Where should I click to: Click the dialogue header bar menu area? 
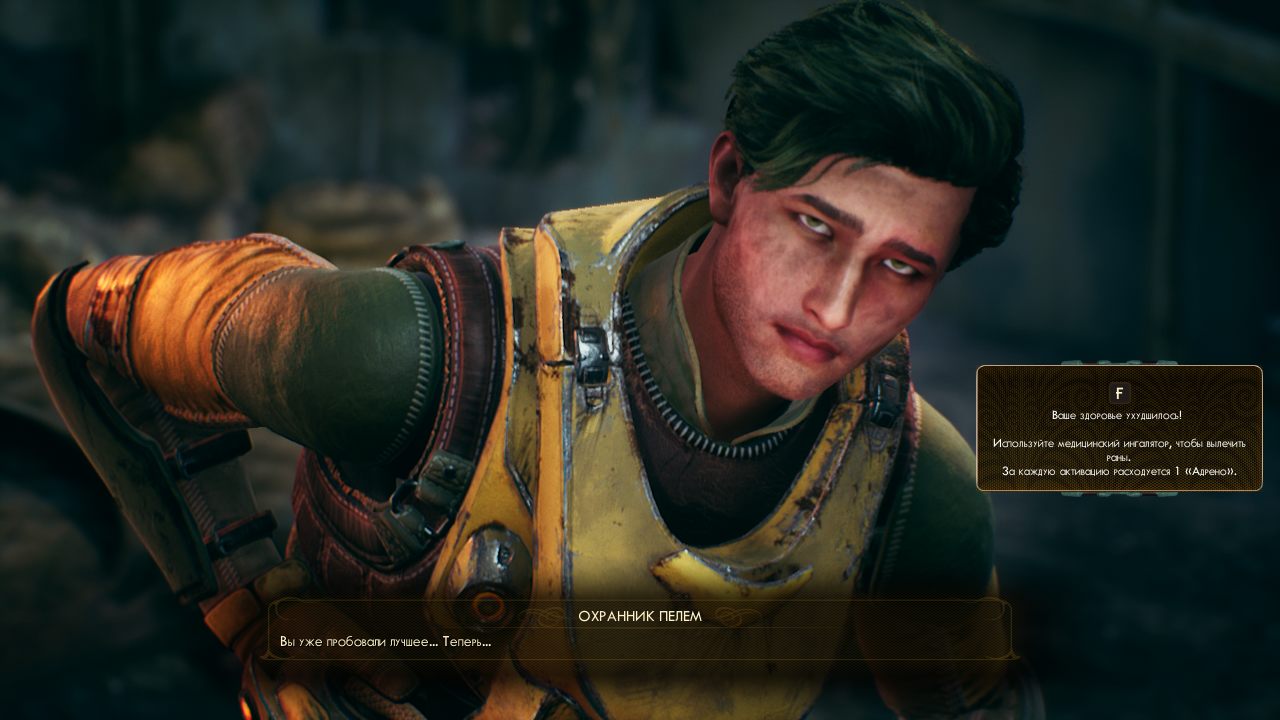point(640,617)
